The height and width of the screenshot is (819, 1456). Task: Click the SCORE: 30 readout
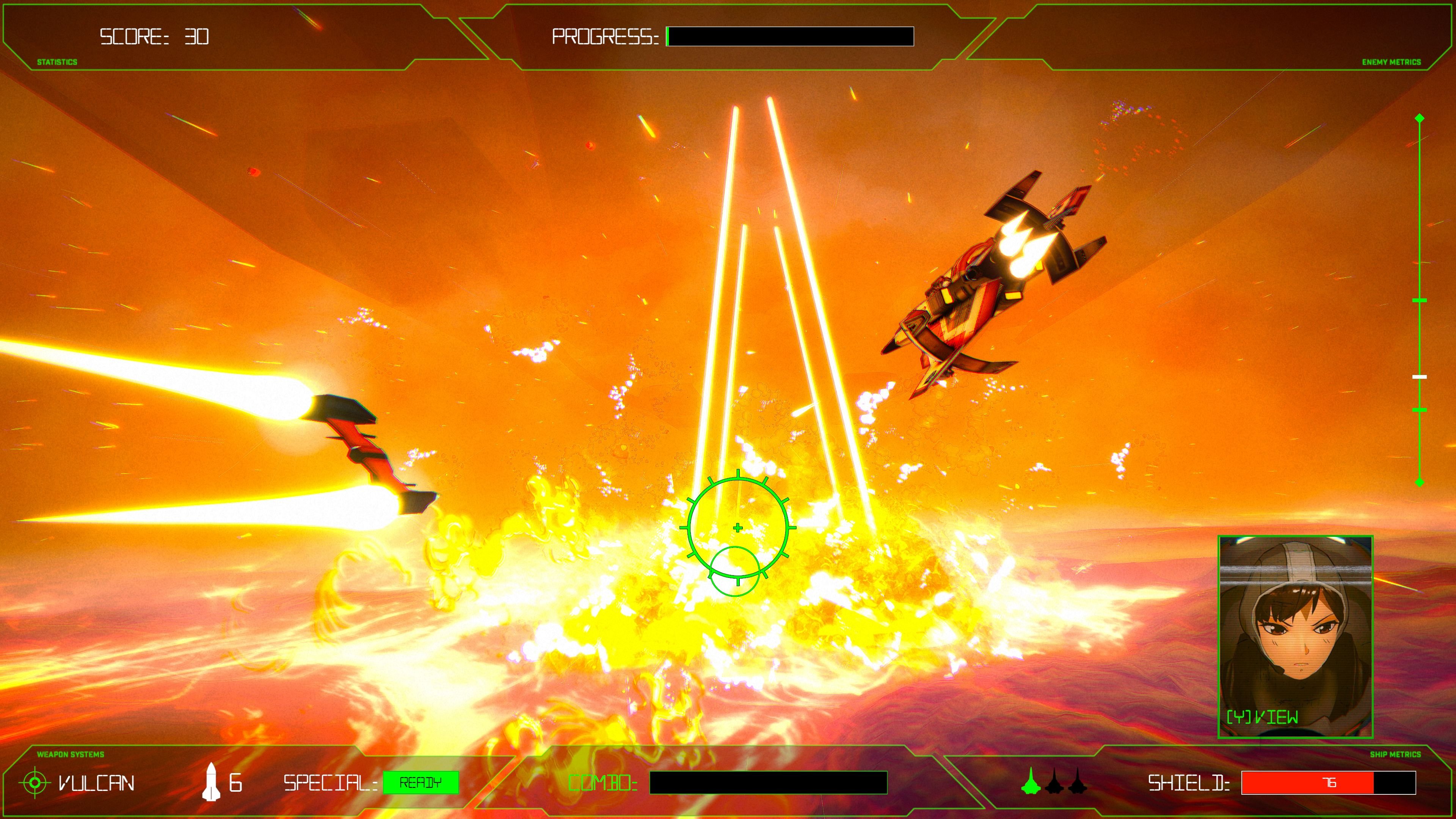[154, 37]
